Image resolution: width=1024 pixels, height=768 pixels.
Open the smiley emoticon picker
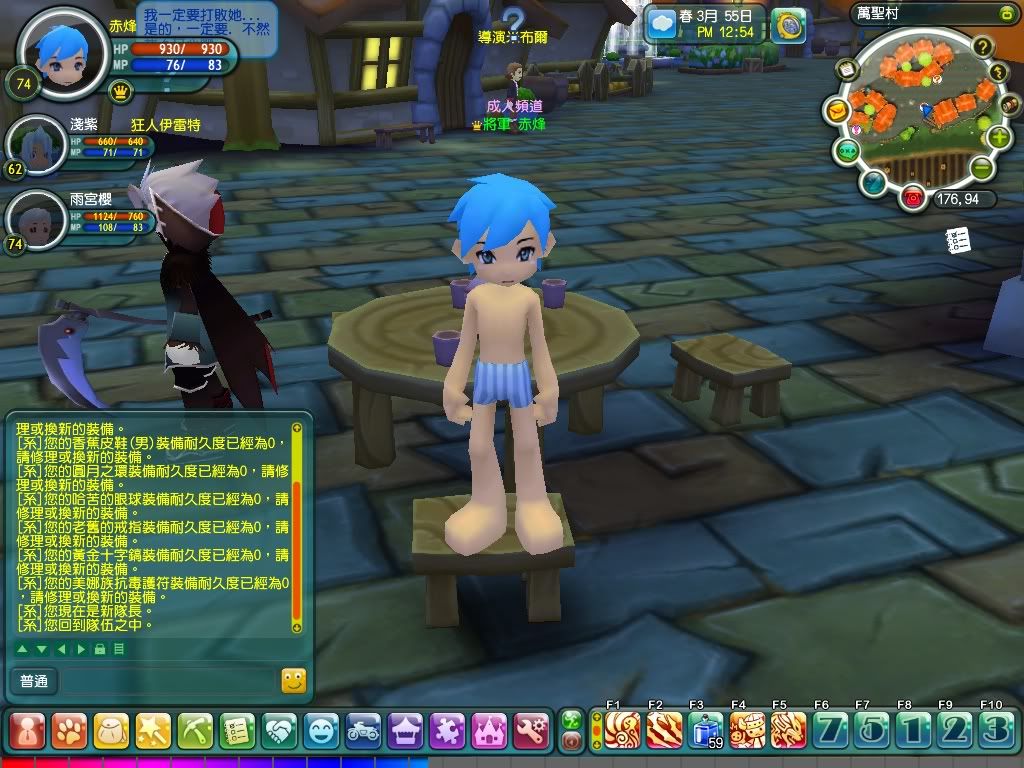click(x=293, y=681)
